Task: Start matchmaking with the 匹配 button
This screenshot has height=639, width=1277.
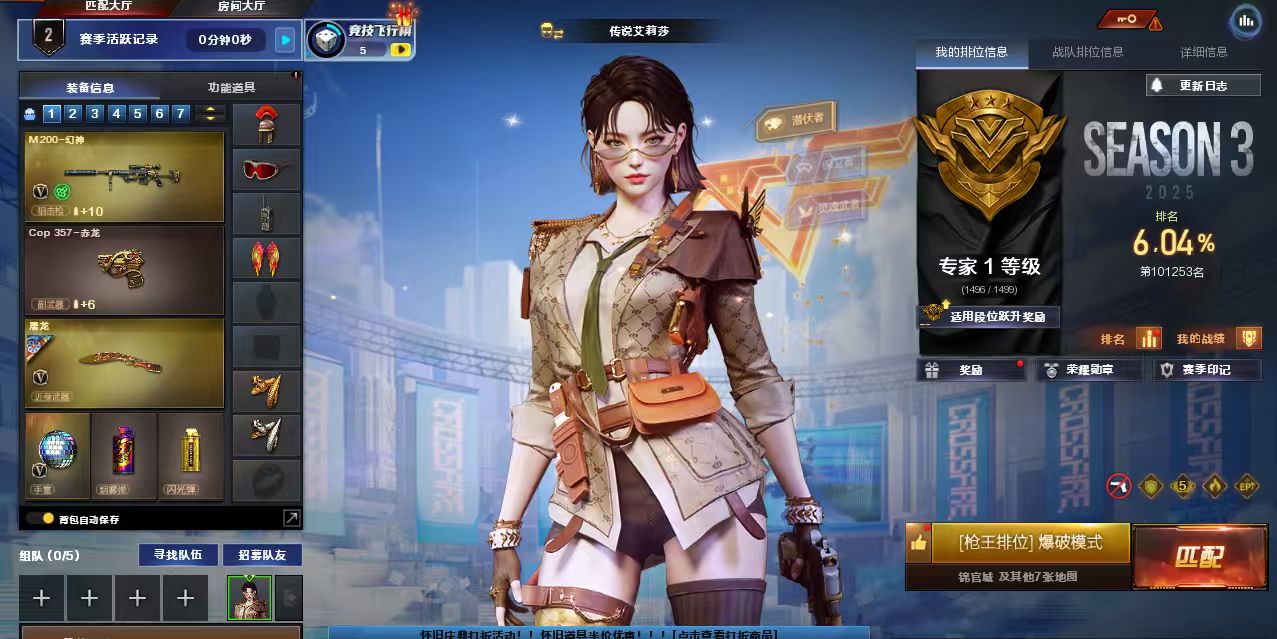Action: pyautogui.click(x=1199, y=557)
